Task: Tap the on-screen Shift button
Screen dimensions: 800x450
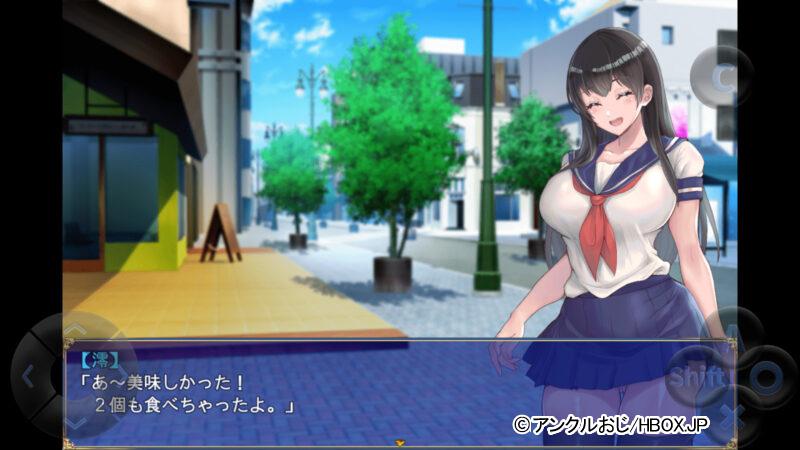Action: tap(695, 377)
